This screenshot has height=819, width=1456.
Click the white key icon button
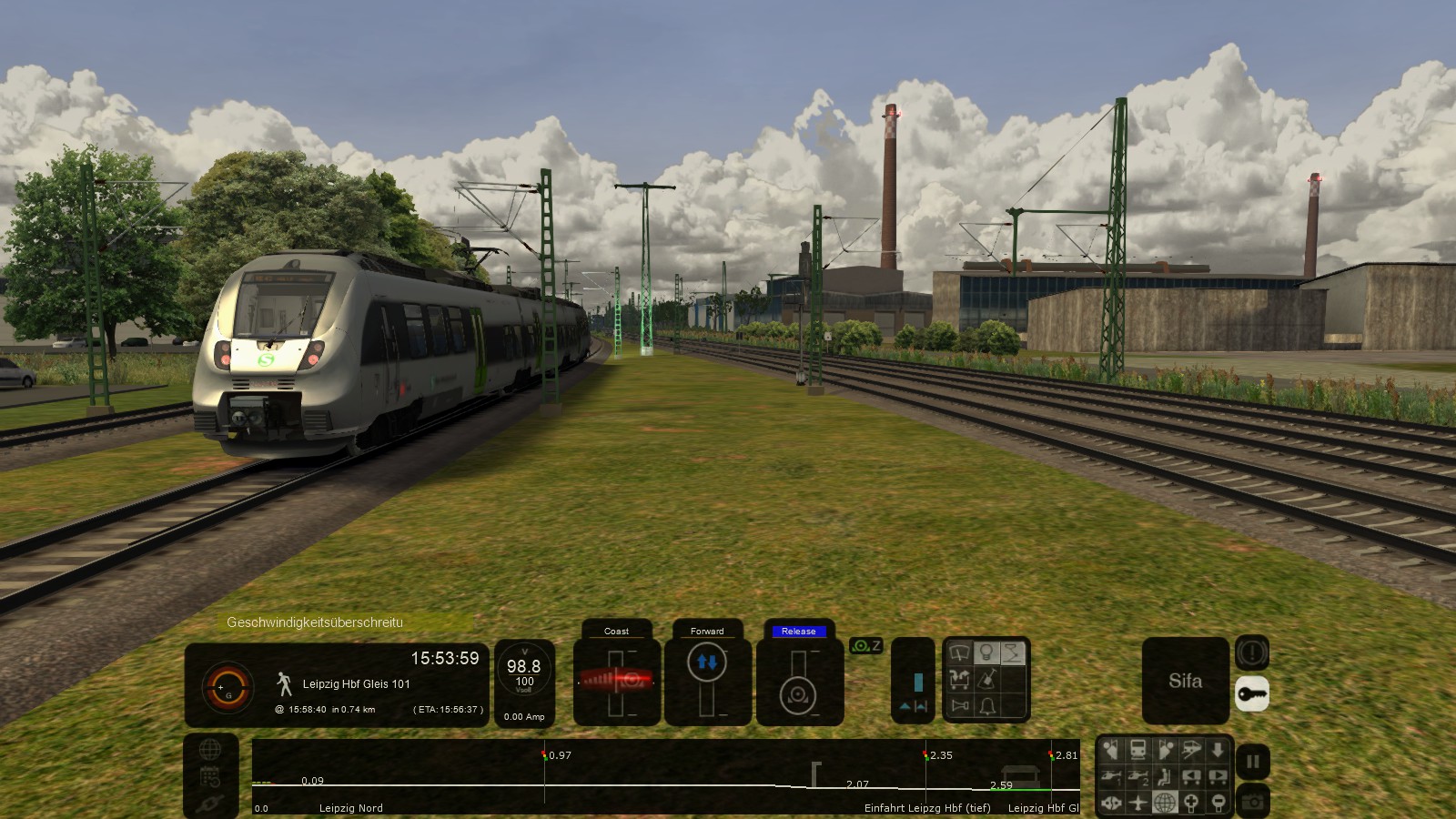click(1252, 694)
